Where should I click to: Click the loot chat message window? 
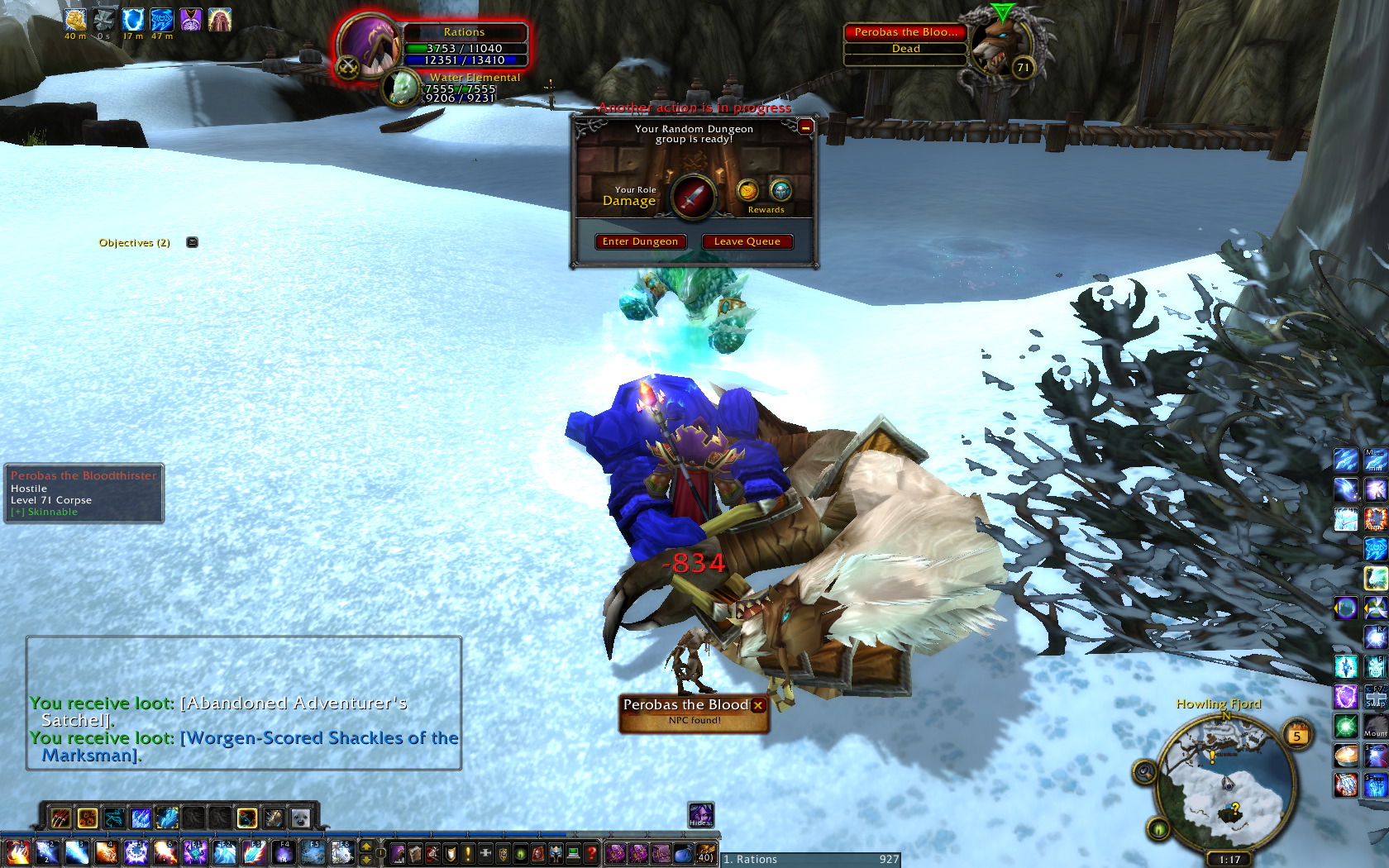[244, 703]
